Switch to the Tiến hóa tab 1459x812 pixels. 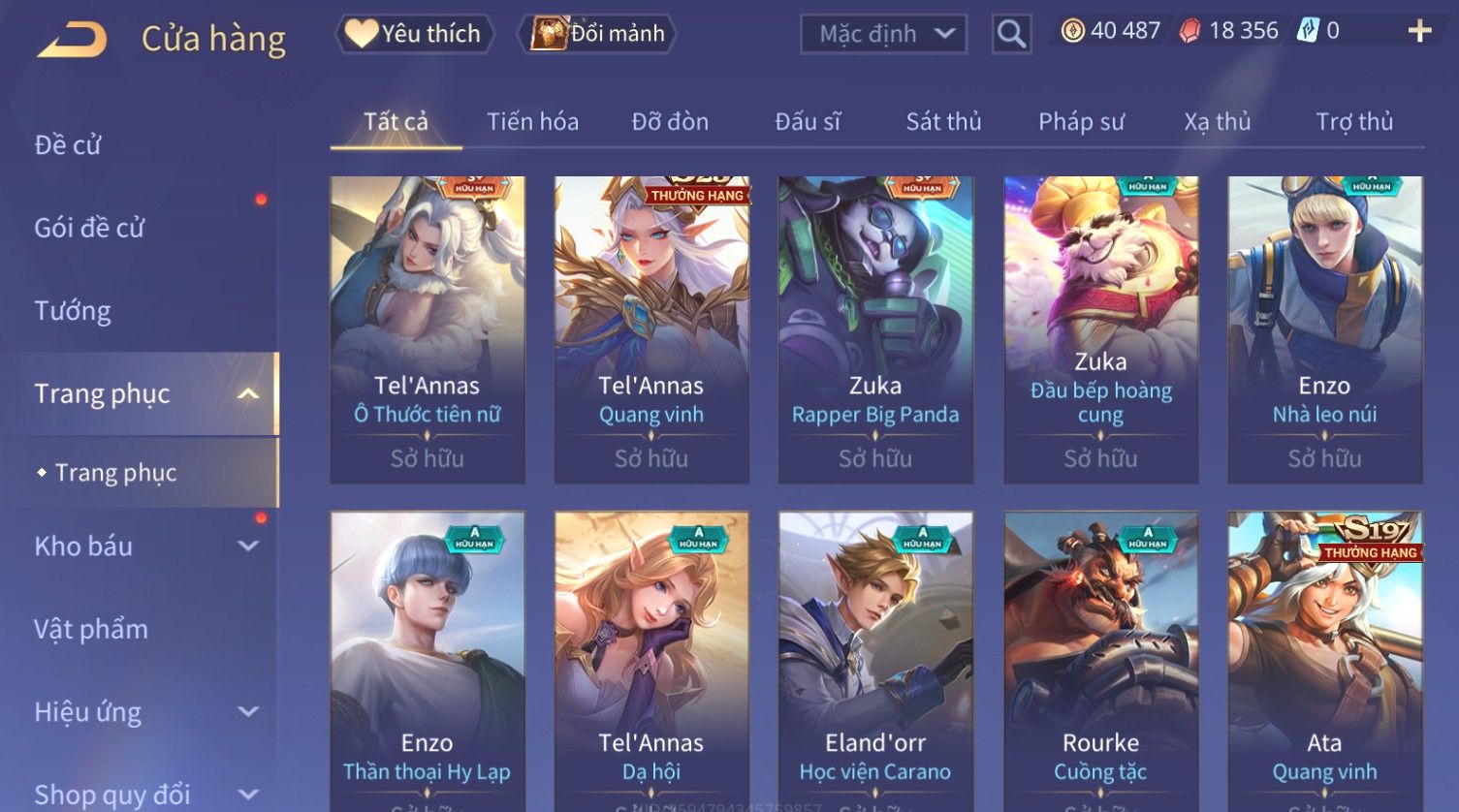532,122
